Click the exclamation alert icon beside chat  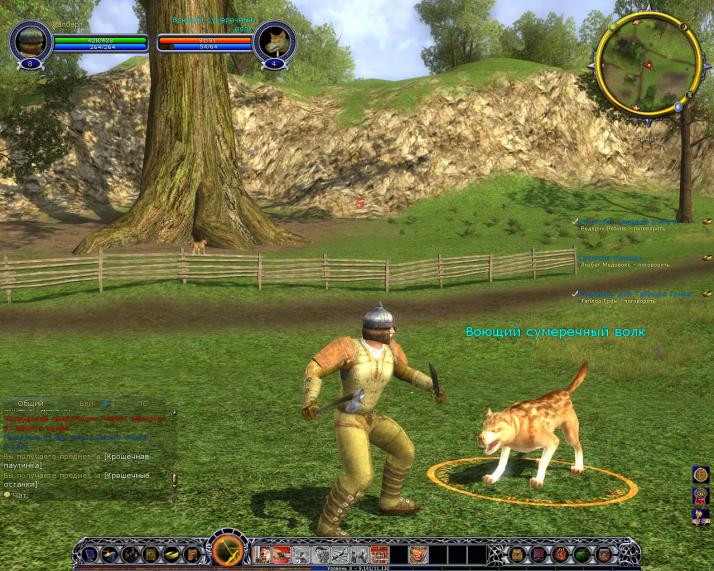pos(174,483)
